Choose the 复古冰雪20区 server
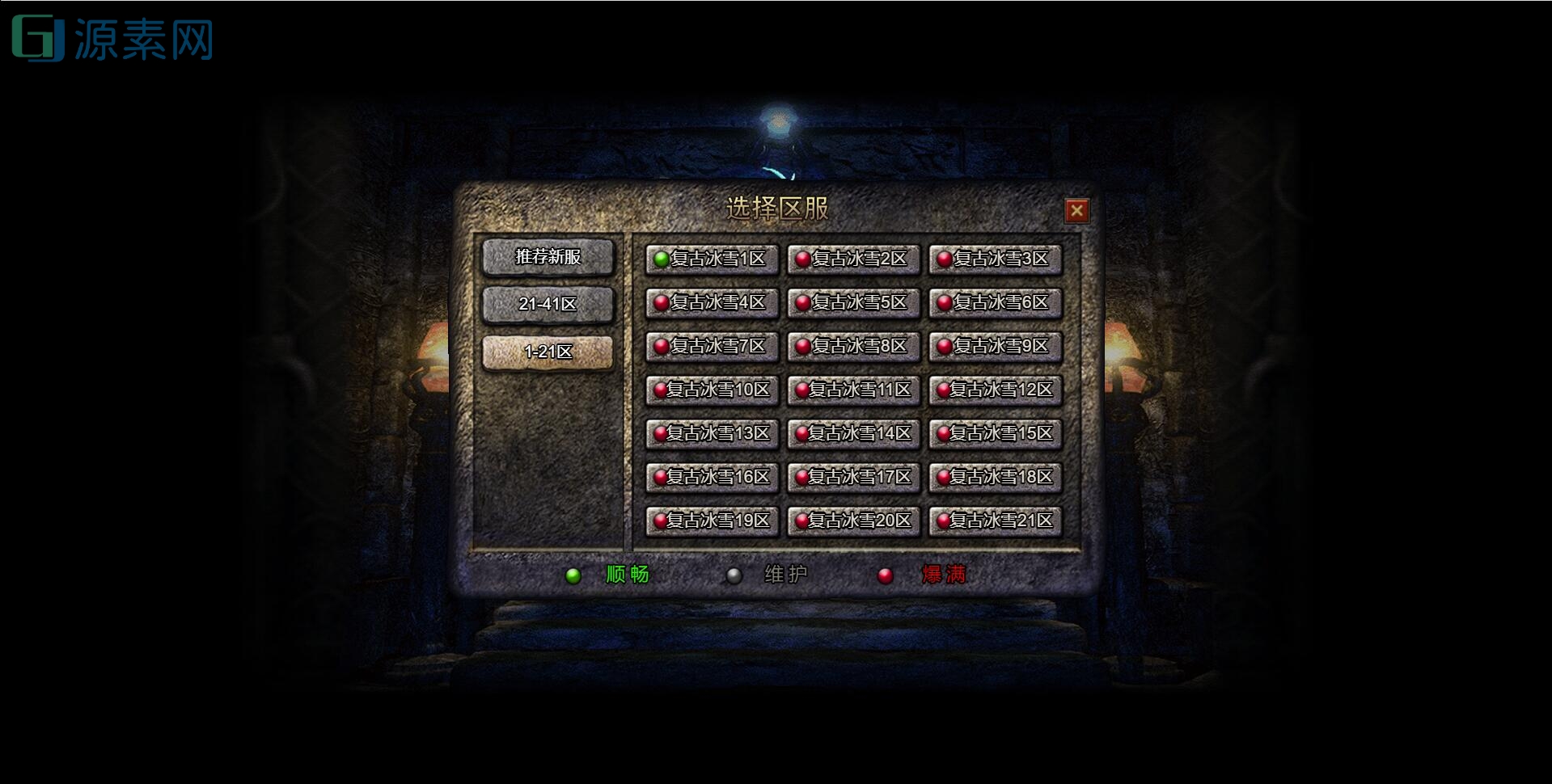Viewport: 1552px width, 784px height. [x=853, y=521]
